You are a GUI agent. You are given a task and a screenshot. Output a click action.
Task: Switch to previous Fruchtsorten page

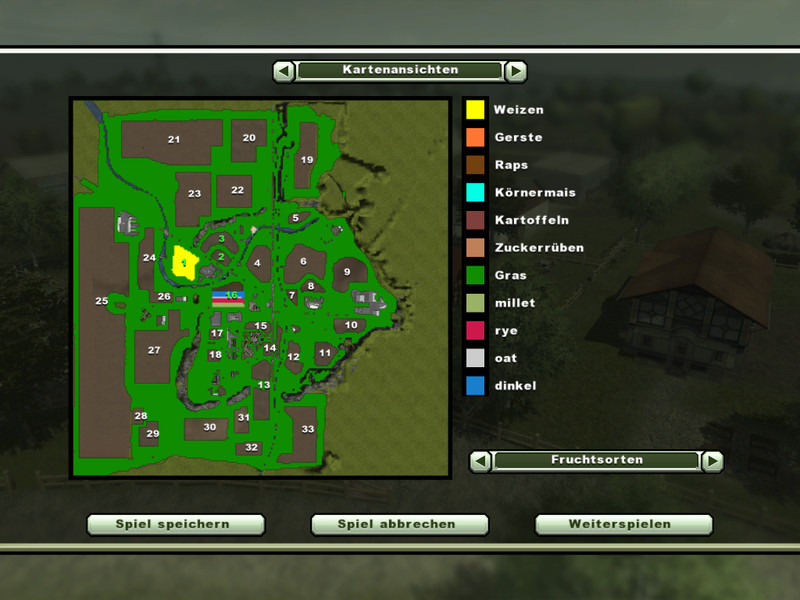(x=480, y=461)
